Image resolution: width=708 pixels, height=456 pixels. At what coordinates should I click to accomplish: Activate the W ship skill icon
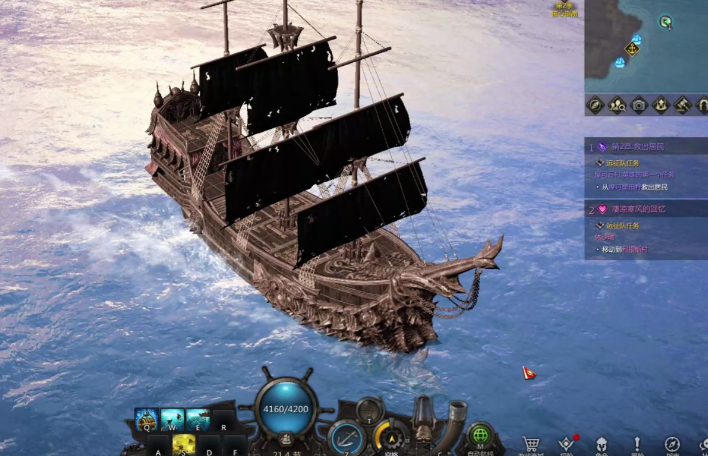coord(172,419)
